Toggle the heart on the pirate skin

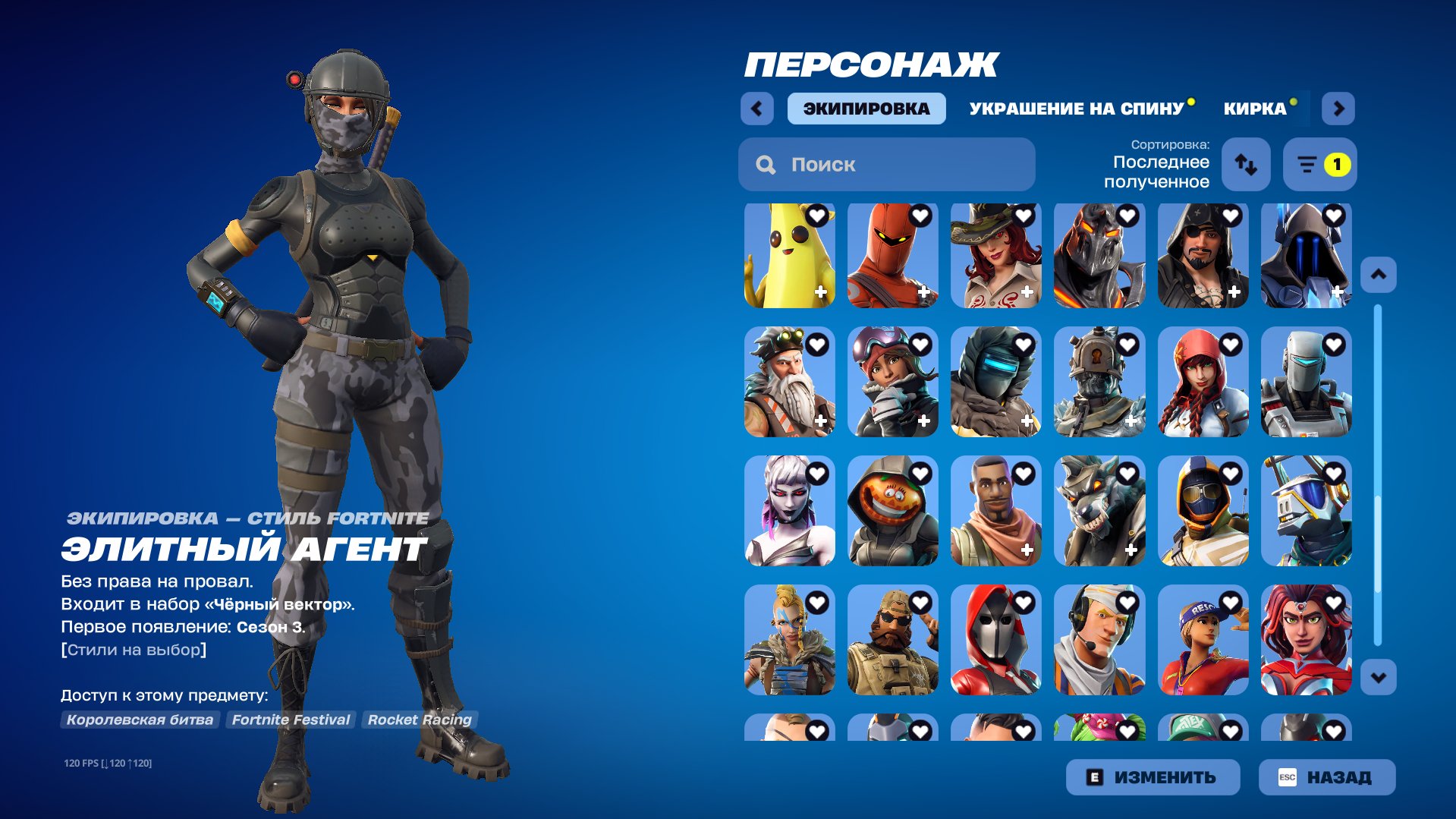pos(1230,216)
